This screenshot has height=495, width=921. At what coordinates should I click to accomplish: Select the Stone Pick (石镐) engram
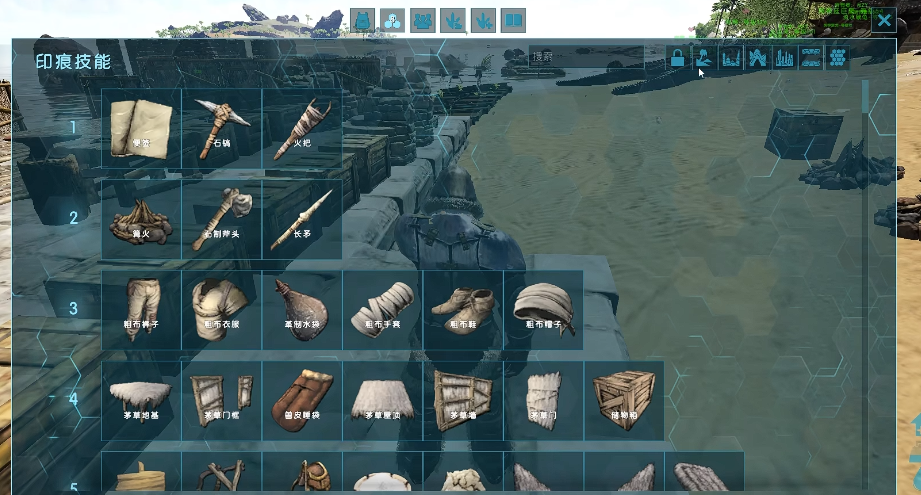point(221,127)
